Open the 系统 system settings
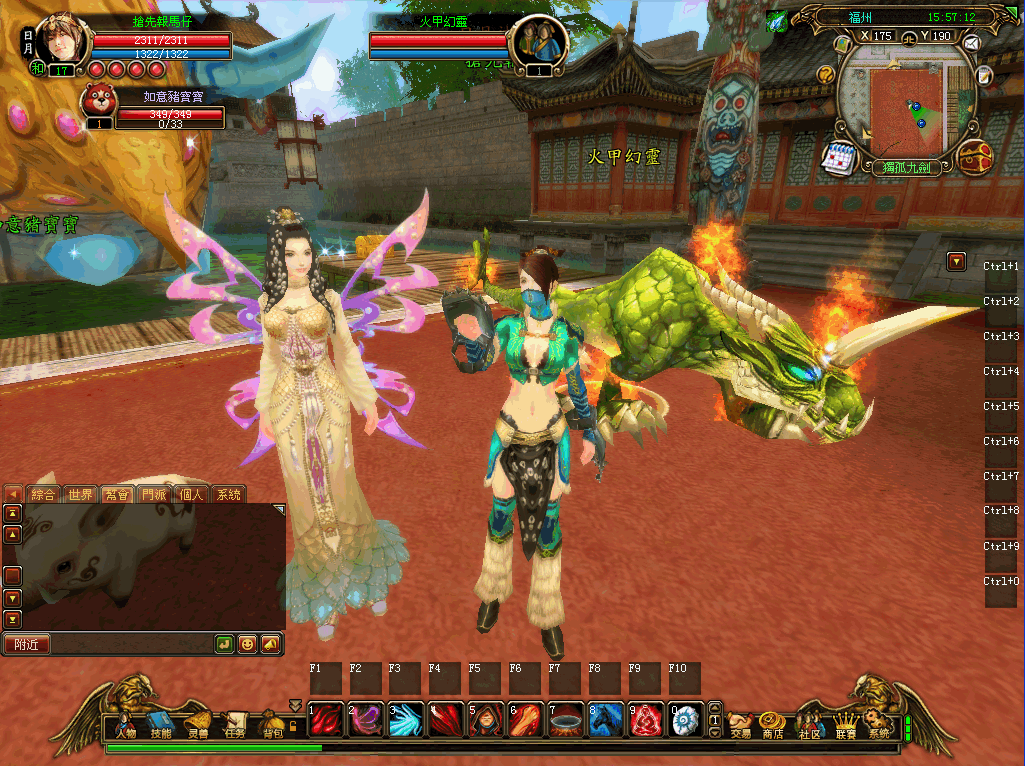Screen dimensions: 1025x766 click(879, 724)
